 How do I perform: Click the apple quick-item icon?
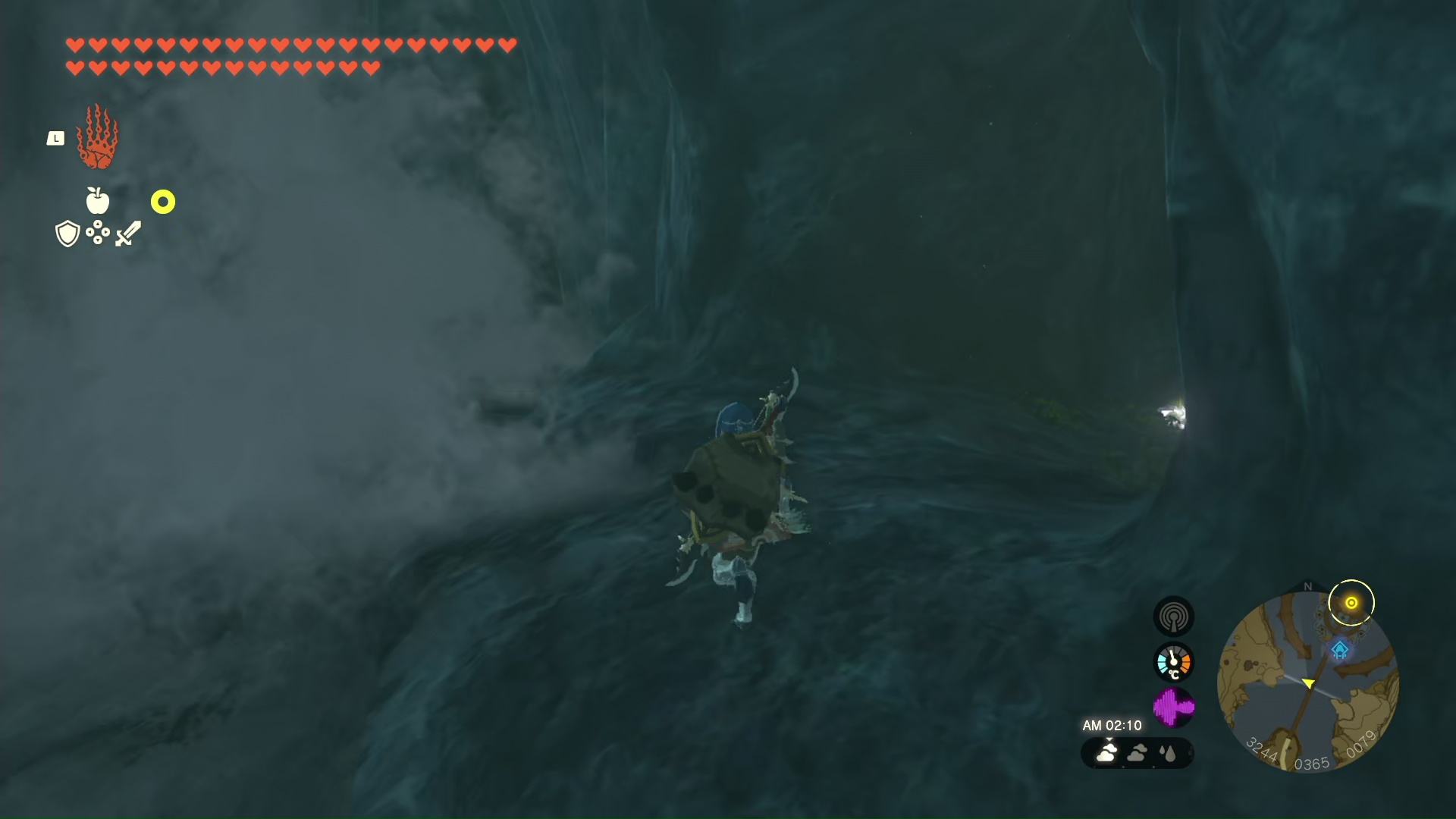[x=98, y=201]
